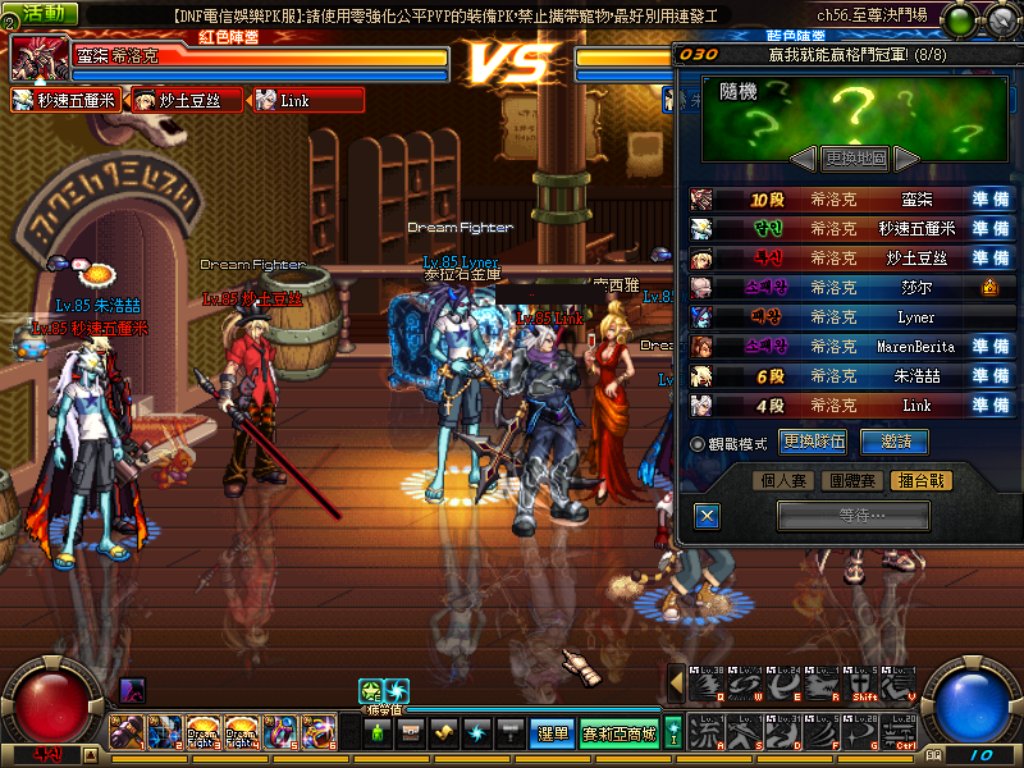The height and width of the screenshot is (768, 1024).
Task: Switch to next map with right arrow
Action: tap(905, 158)
